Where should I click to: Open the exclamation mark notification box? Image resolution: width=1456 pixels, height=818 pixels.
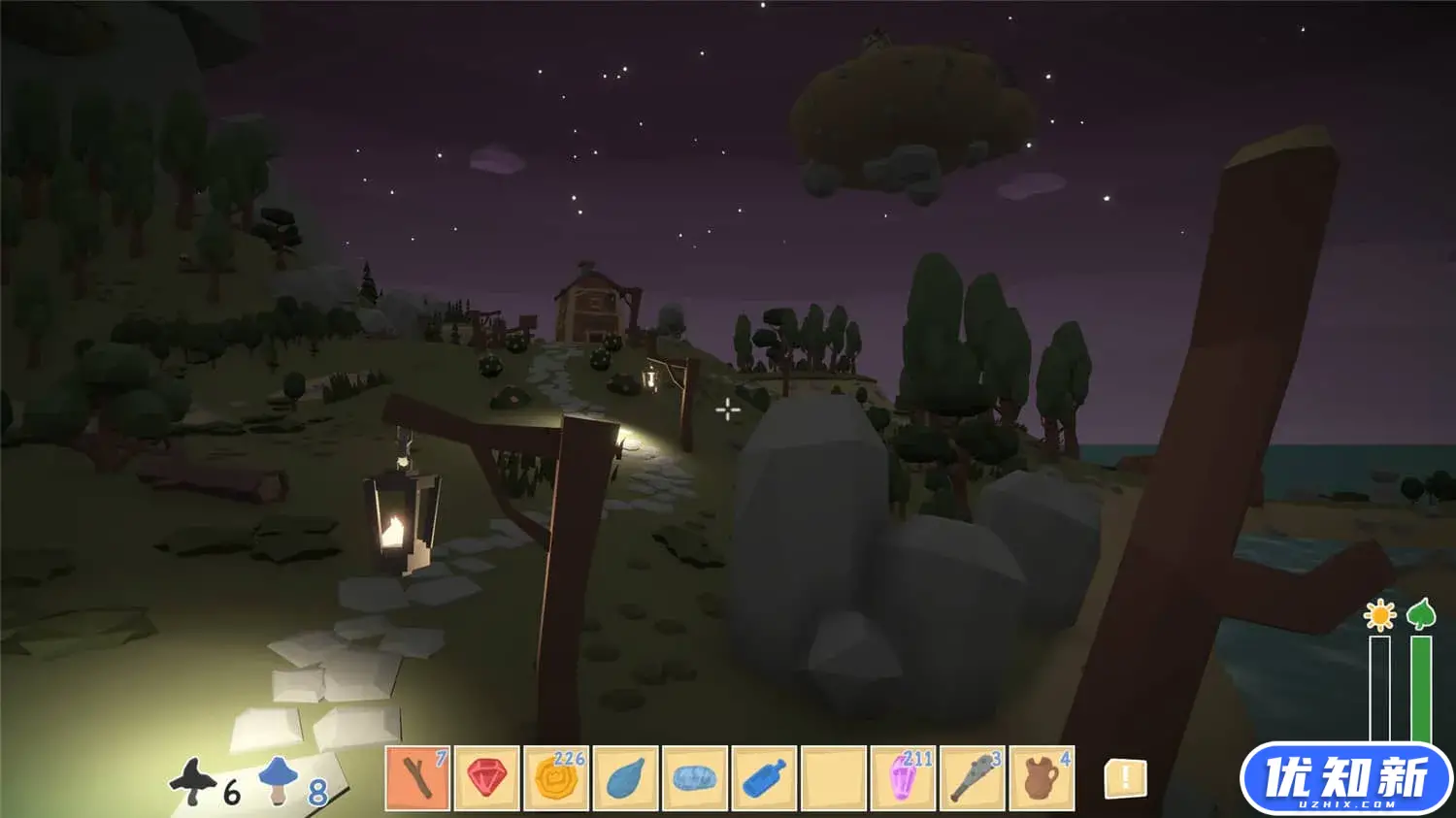1126,777
